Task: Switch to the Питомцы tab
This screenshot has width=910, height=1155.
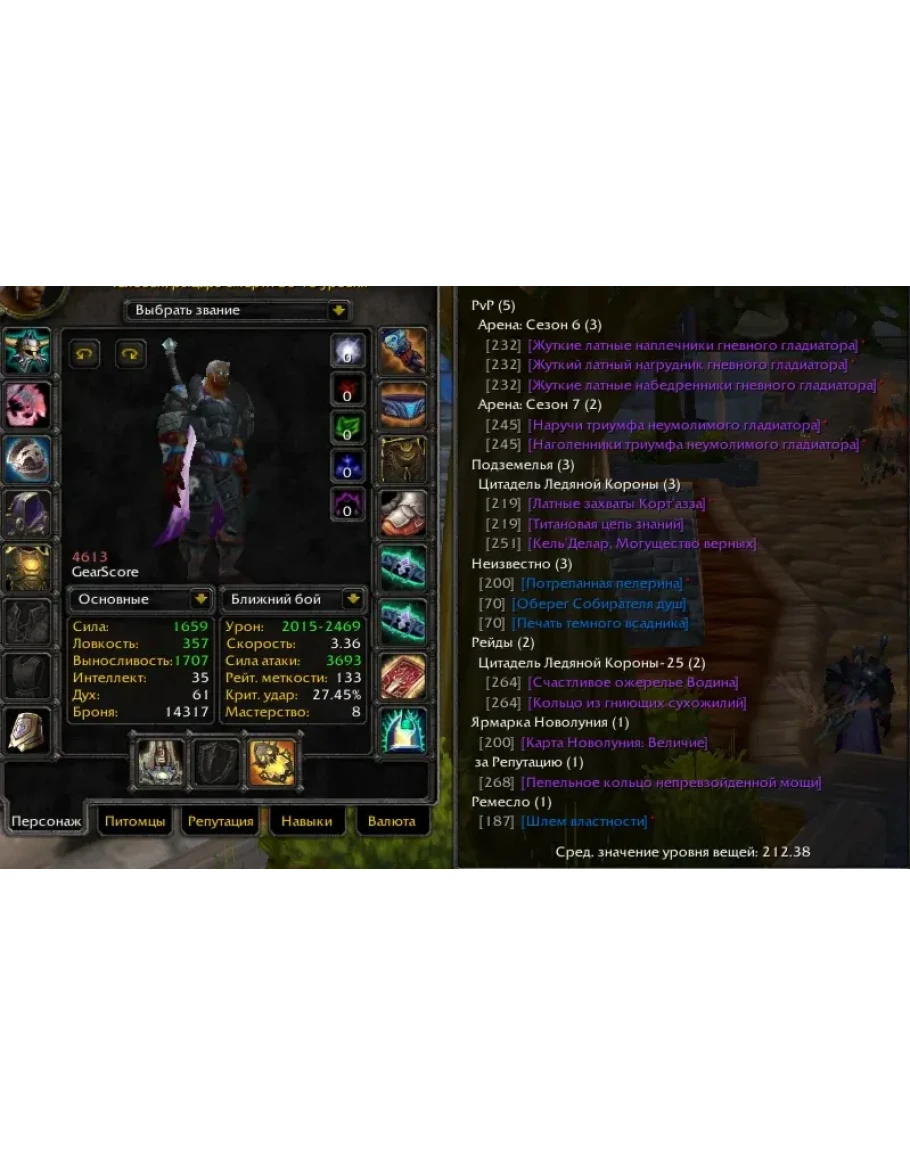Action: [x=132, y=821]
